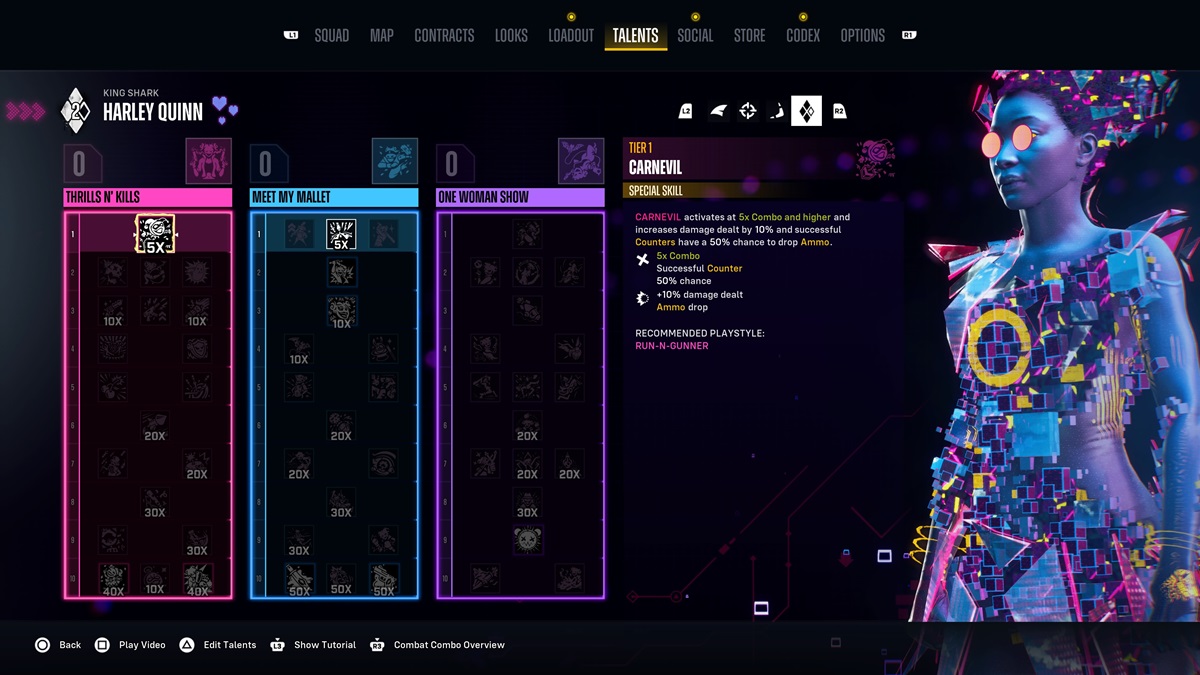Viewport: 1200px width, 675px height.
Task: Switch to the shark fin character icon
Action: [717, 111]
